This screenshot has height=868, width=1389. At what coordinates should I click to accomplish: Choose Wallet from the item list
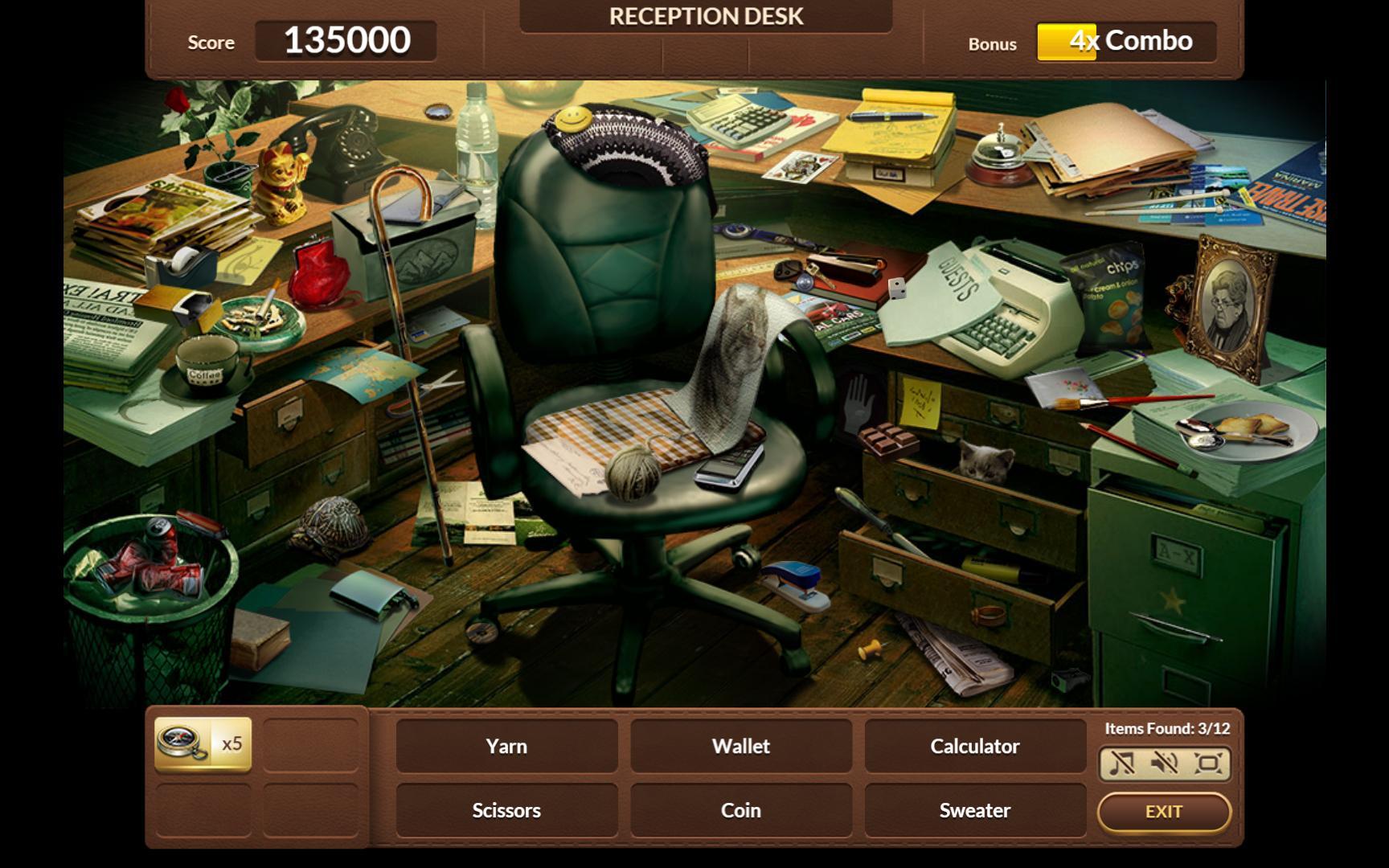point(740,746)
